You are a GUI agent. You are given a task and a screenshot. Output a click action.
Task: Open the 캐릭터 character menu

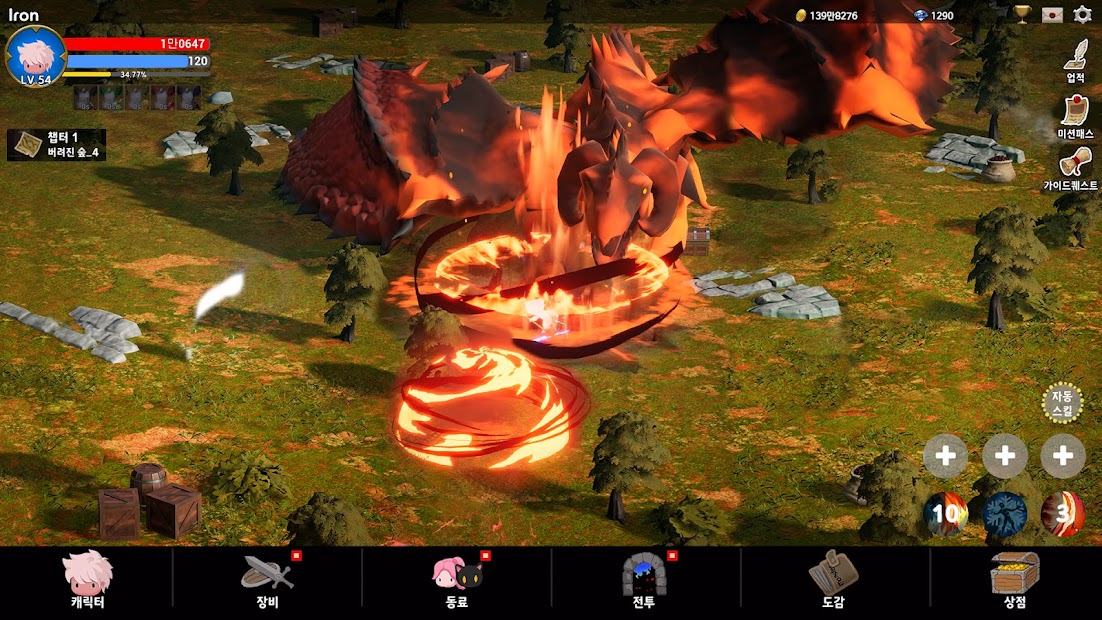pyautogui.click(x=88, y=580)
